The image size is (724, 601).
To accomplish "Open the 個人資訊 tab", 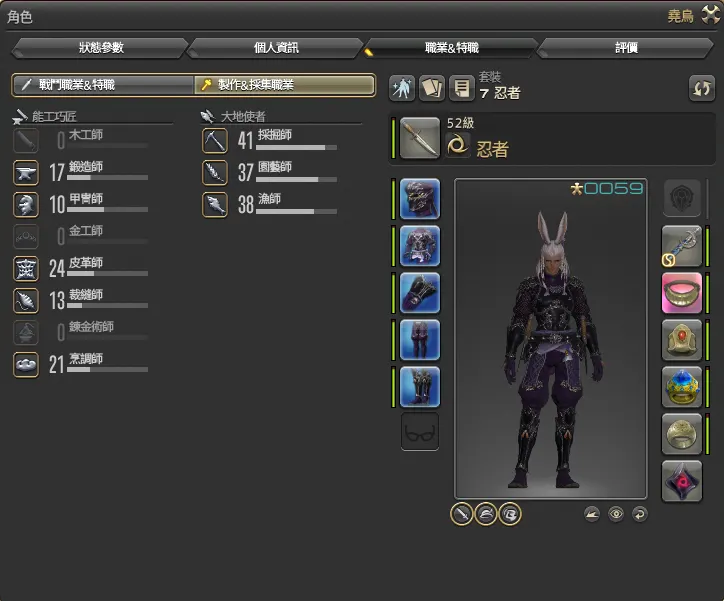I will click(276, 48).
